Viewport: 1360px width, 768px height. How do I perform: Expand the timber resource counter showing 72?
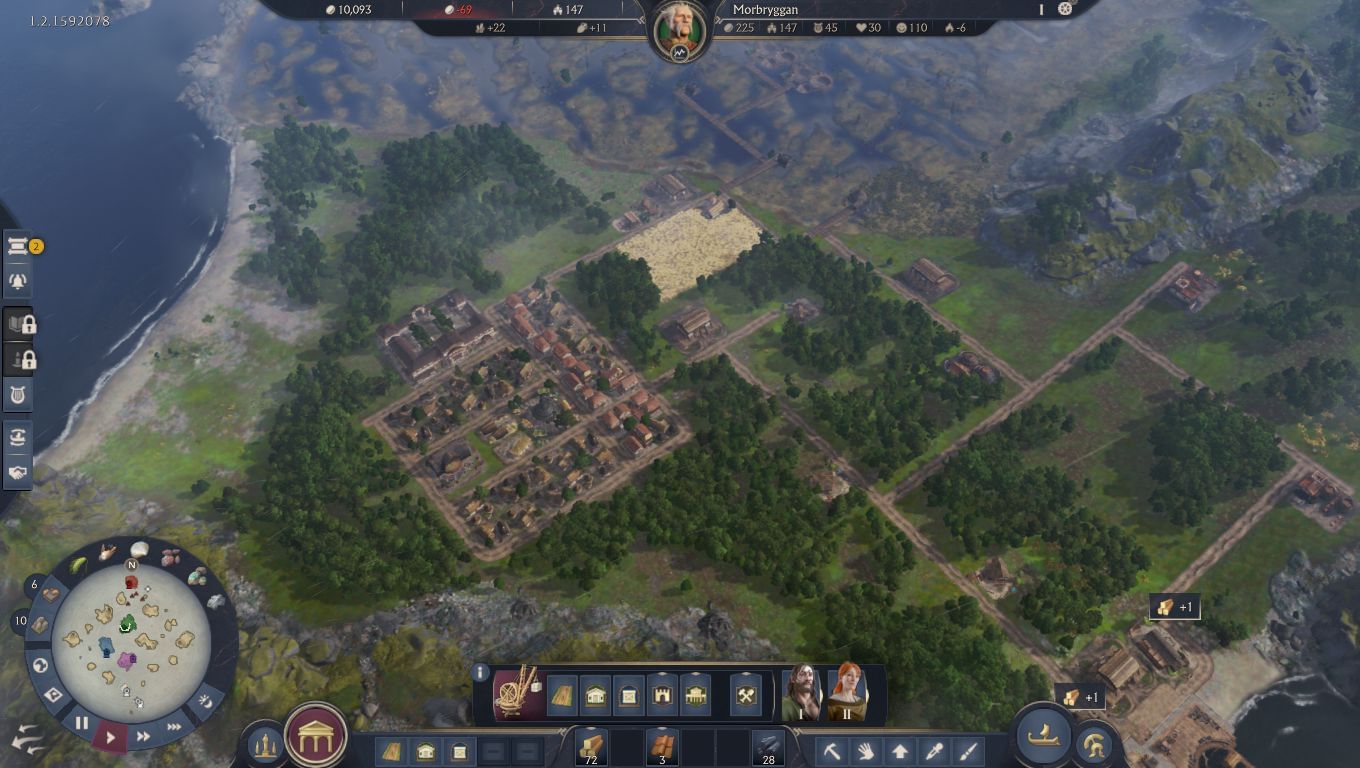(x=592, y=746)
